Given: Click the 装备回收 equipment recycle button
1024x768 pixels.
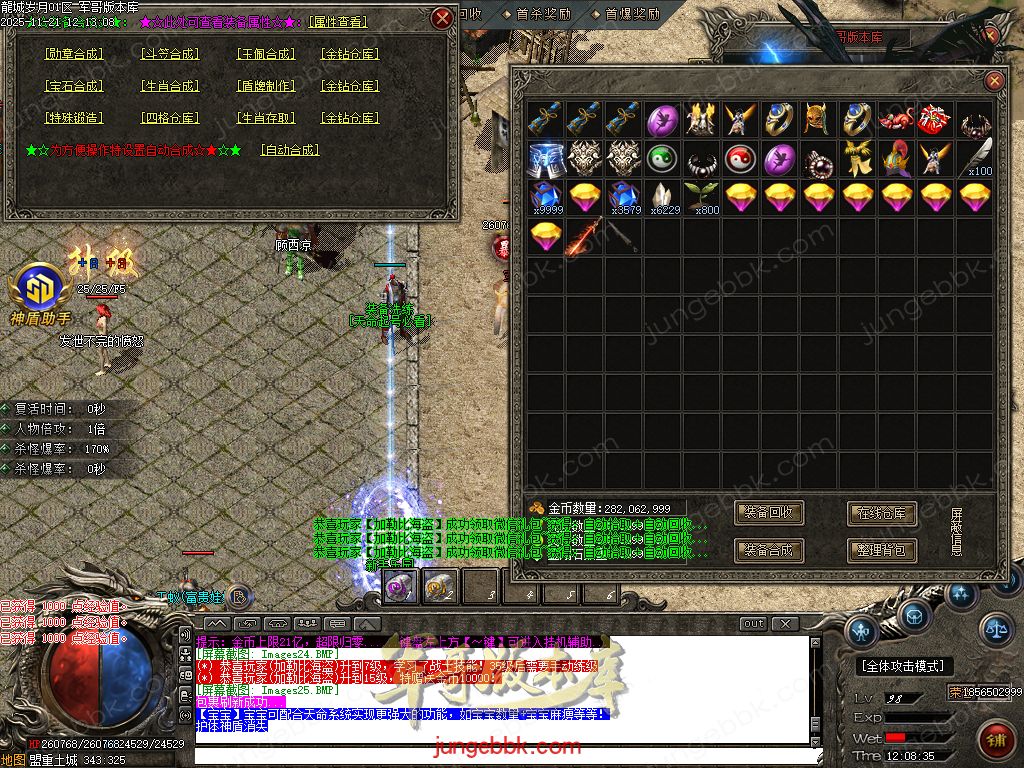Looking at the screenshot, I should point(769,513).
